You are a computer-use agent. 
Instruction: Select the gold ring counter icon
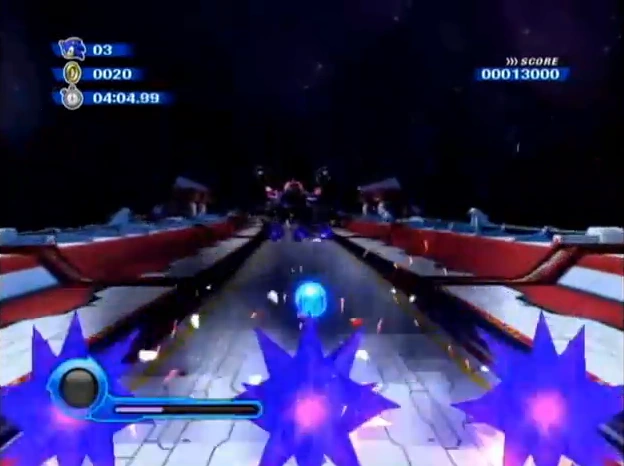point(72,73)
